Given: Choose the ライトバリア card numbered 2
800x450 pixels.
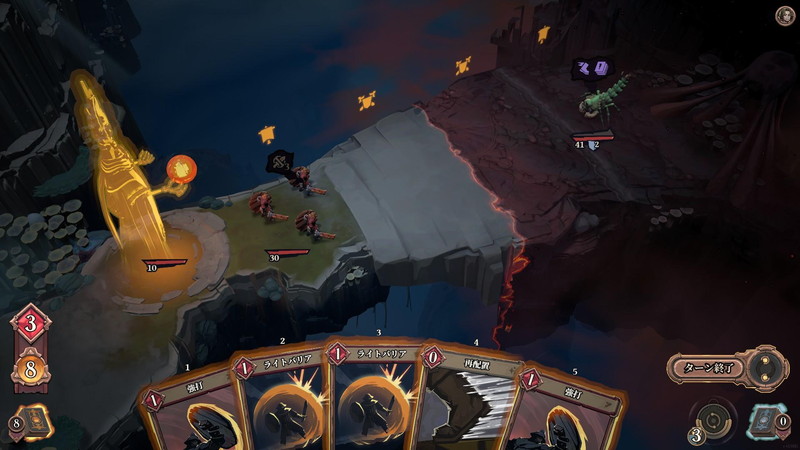Looking at the screenshot, I should coord(280,400).
